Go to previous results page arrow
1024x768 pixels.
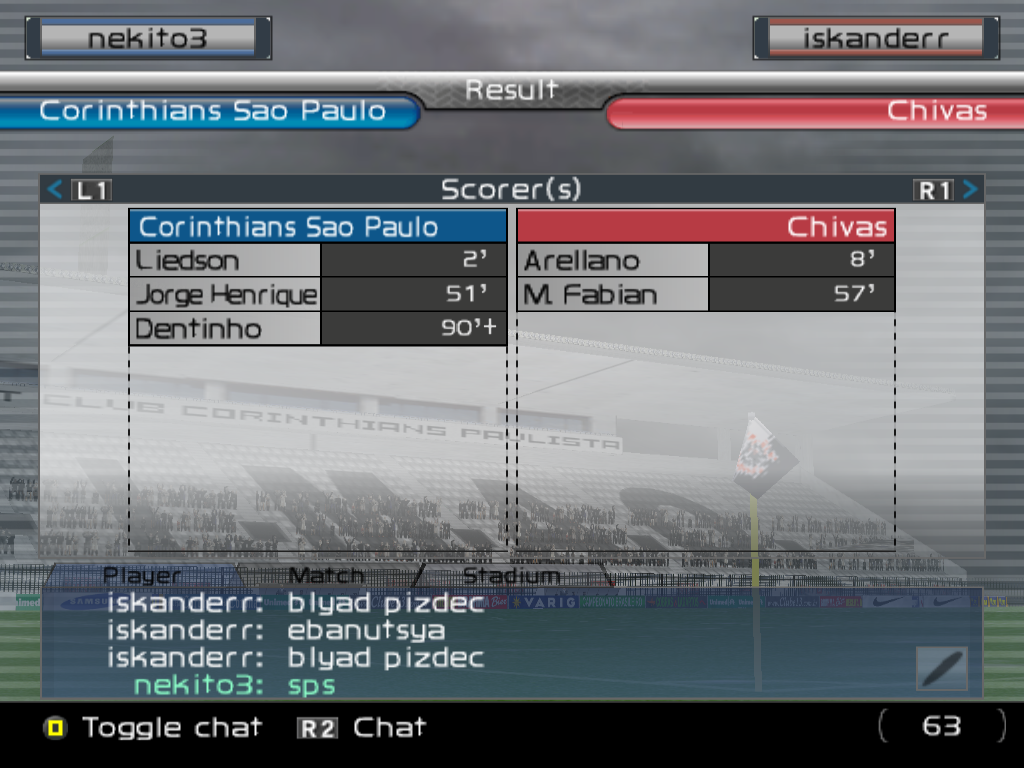56,189
